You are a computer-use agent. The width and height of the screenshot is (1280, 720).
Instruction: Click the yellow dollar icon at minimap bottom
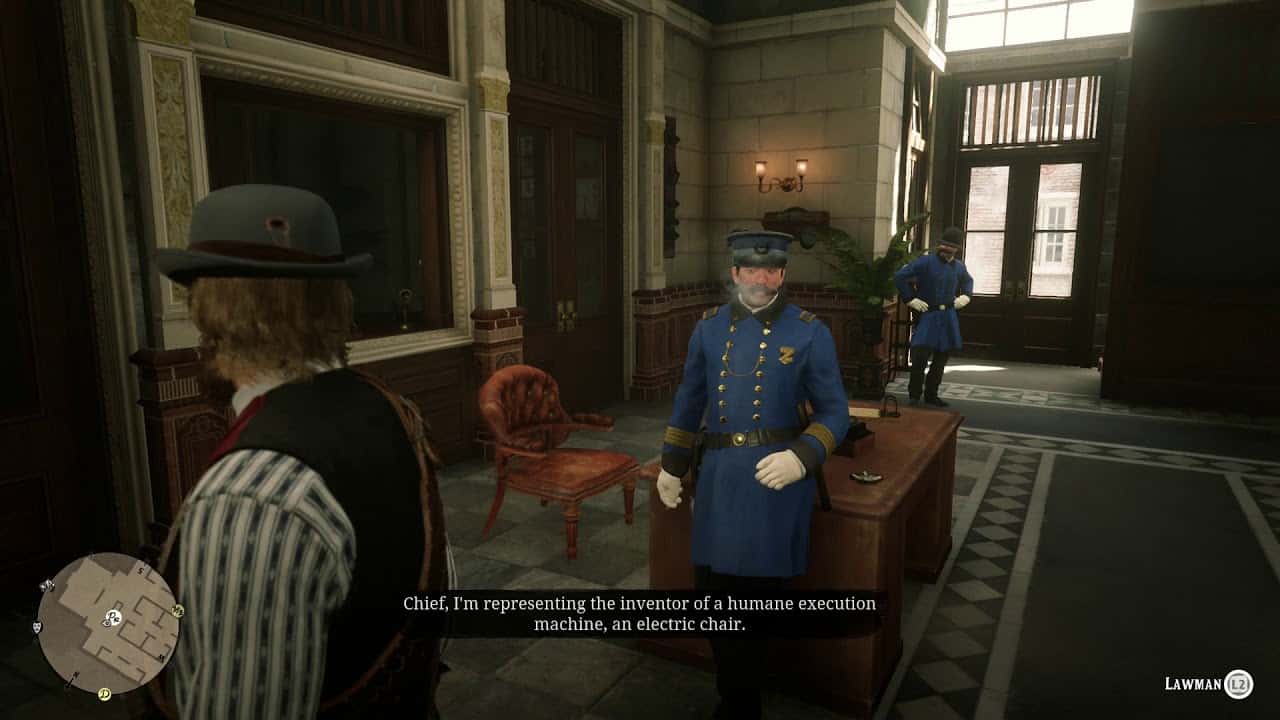tap(104, 693)
